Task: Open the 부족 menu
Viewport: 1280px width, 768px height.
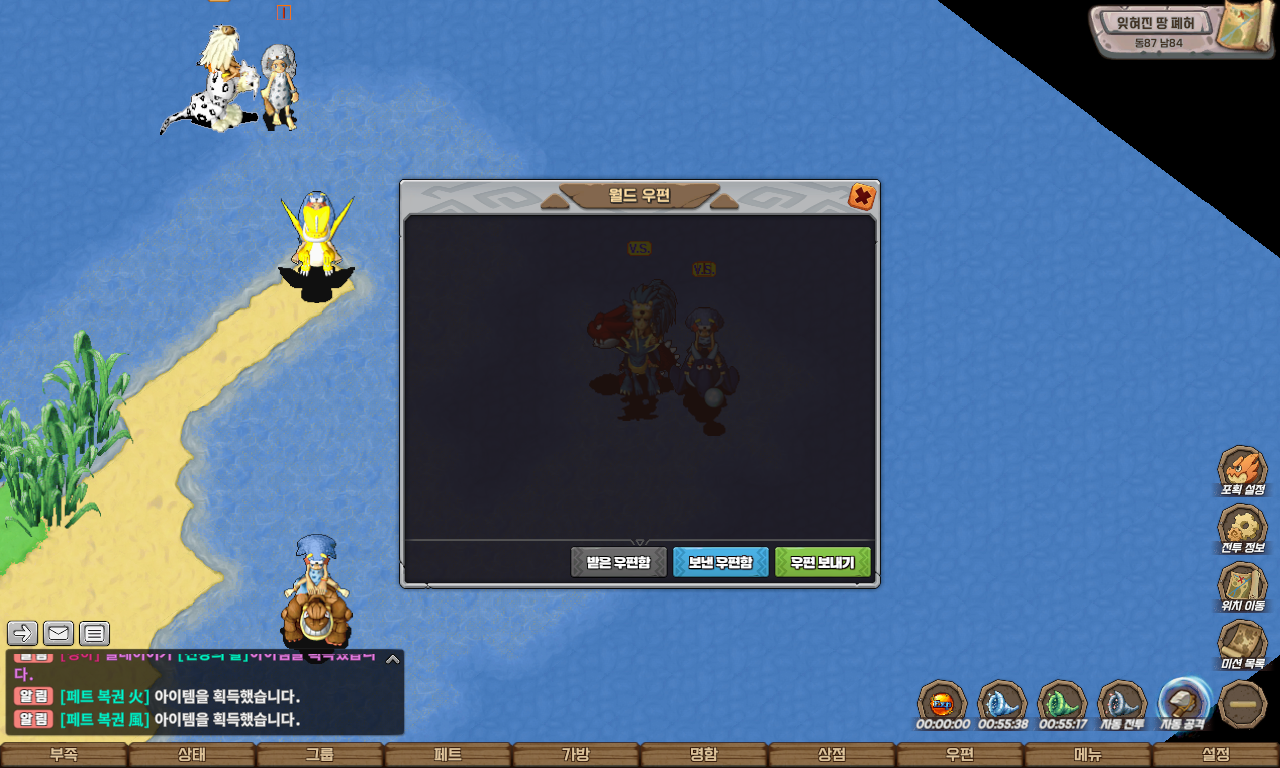Action: [x=64, y=755]
